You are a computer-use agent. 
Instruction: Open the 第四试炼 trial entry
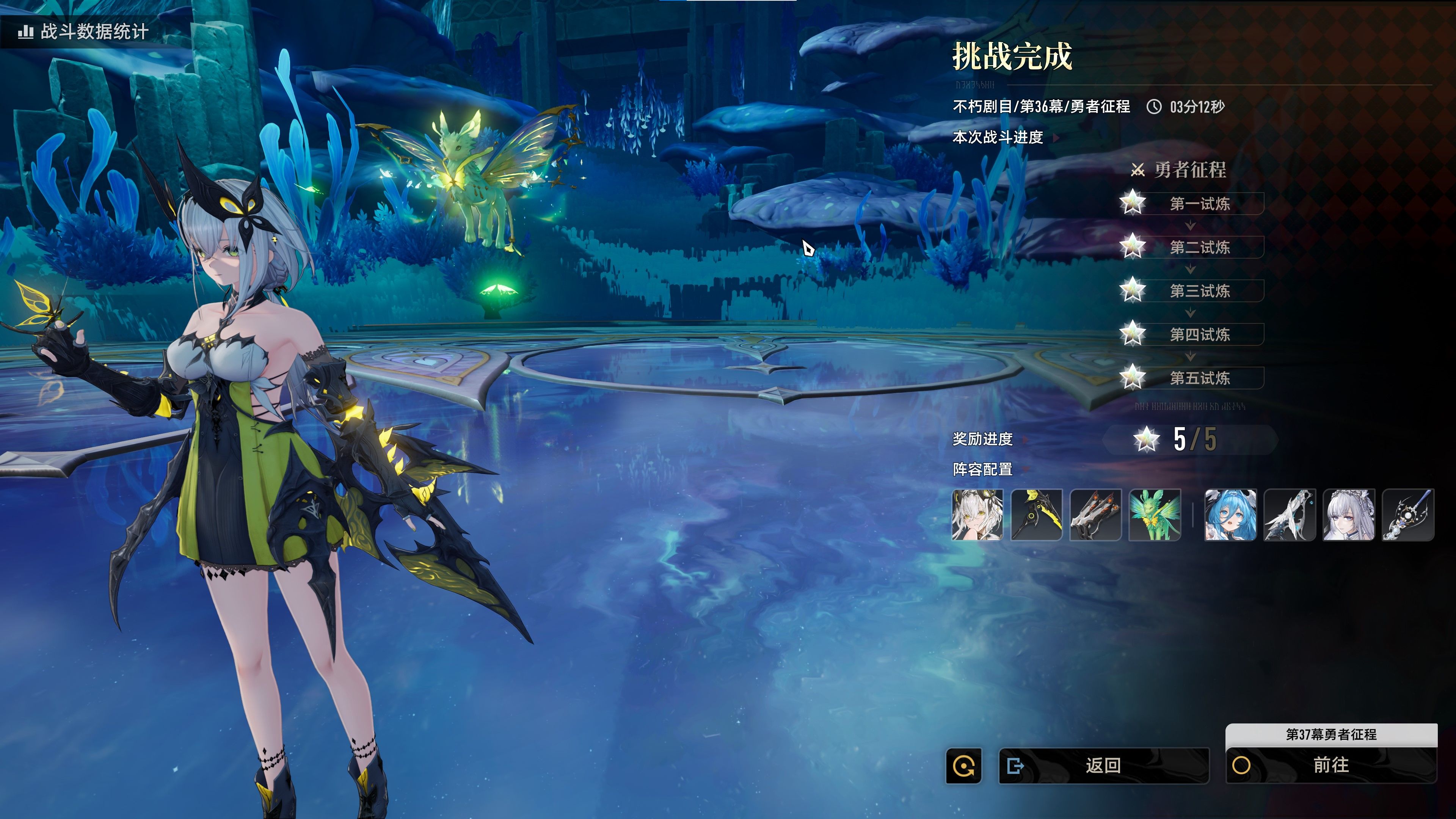click(1199, 334)
